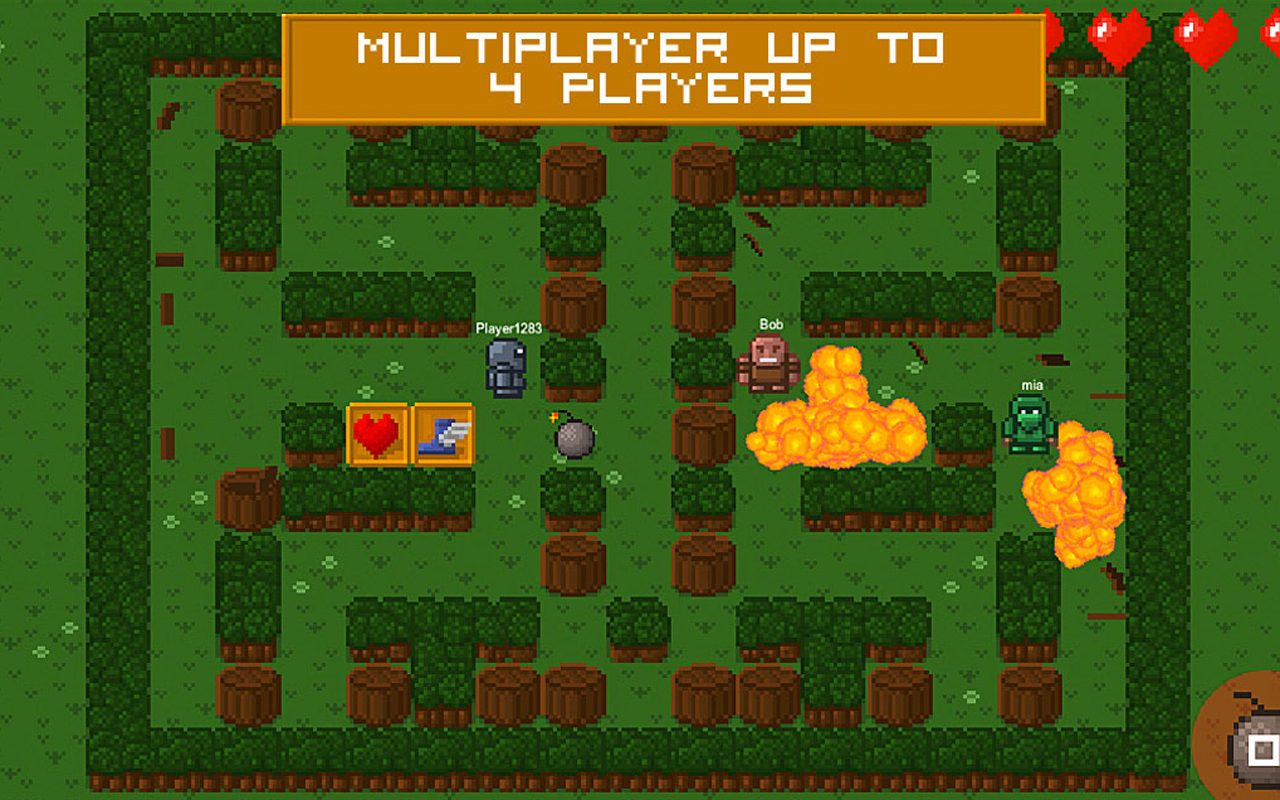1280x800 pixels.
Task: Click the Multiplayer up to 4 players banner
Action: tap(665, 62)
